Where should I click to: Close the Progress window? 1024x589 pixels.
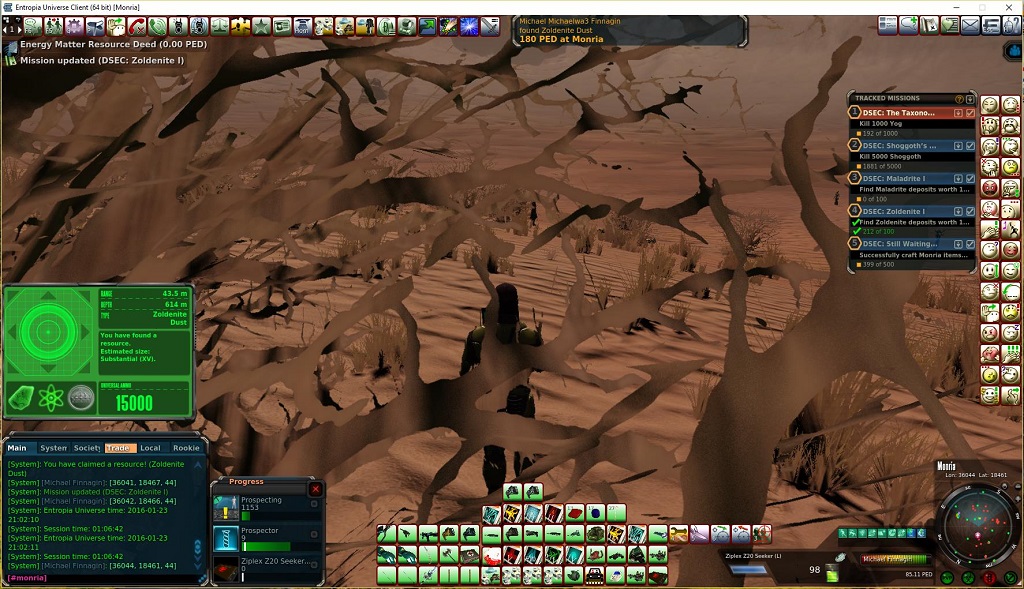coord(316,489)
